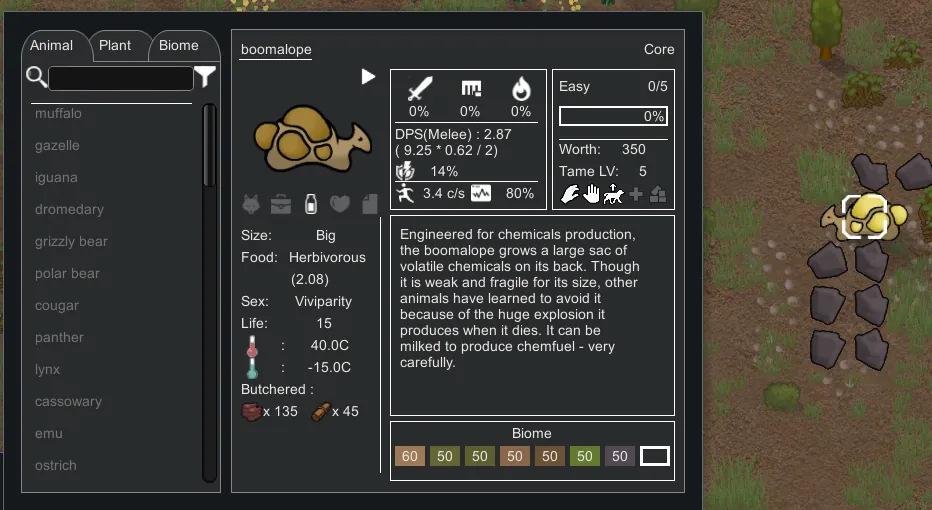
Task: Select the grizzly bear entry
Action: coord(71,242)
